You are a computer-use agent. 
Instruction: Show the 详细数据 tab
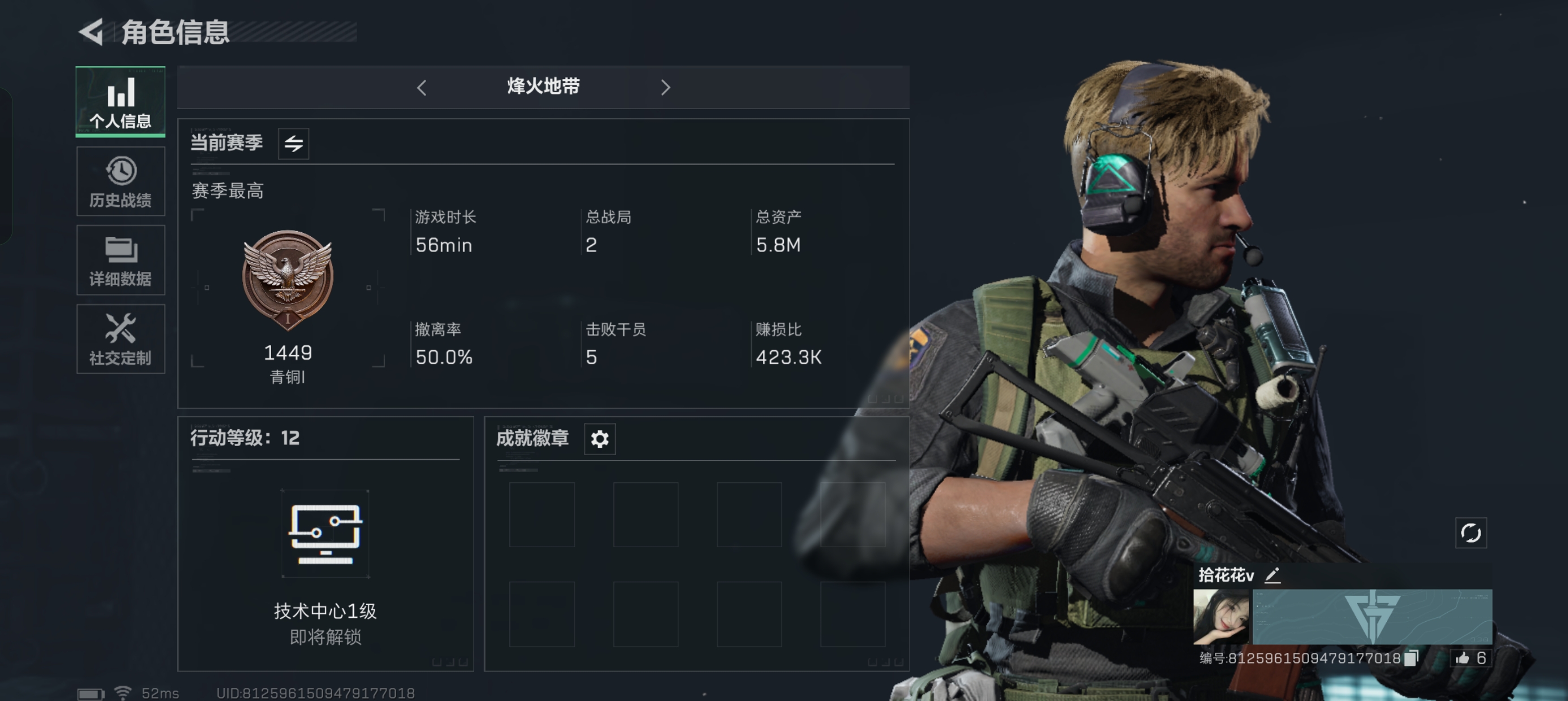tap(120, 261)
